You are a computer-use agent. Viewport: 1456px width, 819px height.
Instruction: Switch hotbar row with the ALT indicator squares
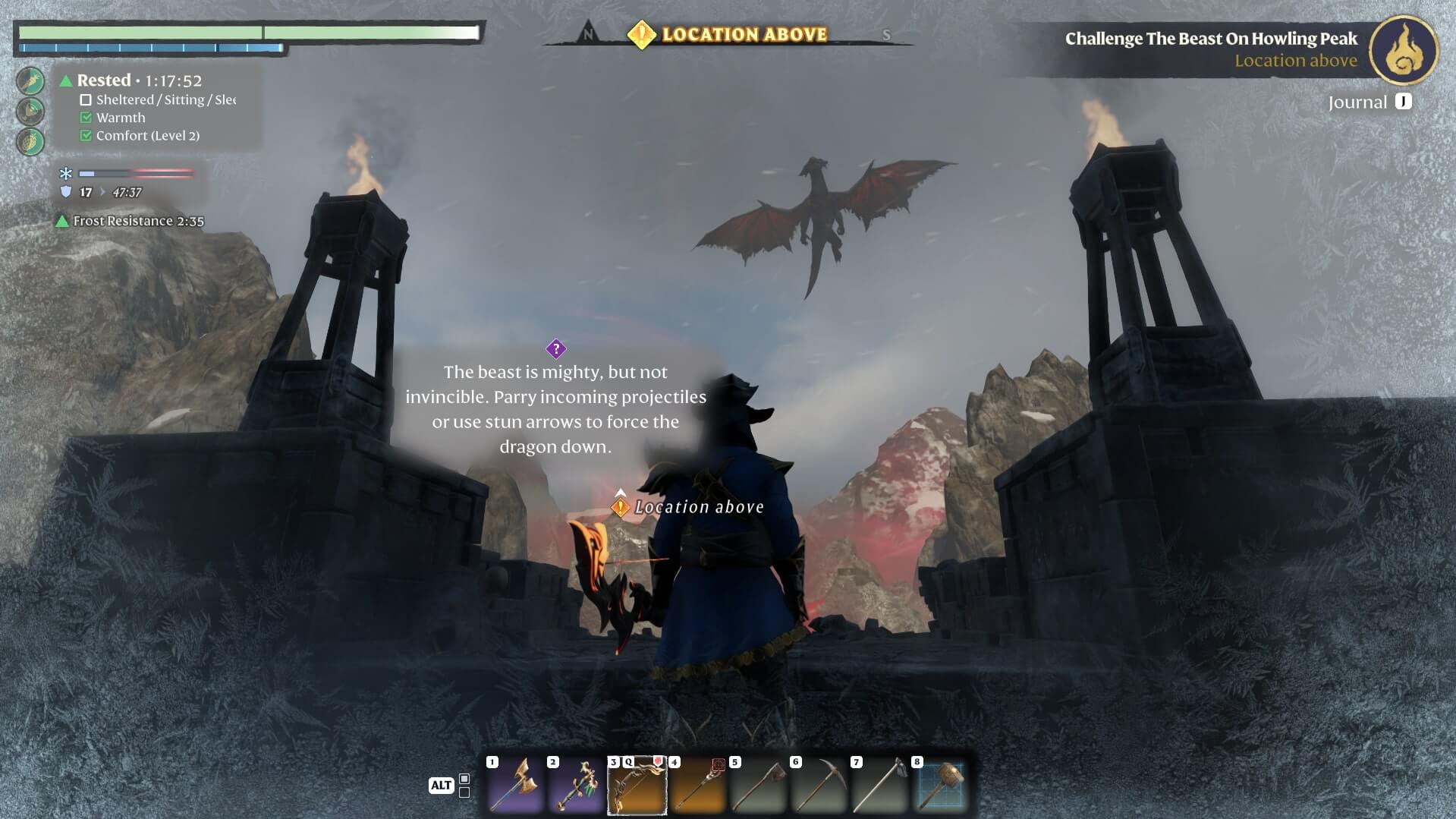point(464,786)
